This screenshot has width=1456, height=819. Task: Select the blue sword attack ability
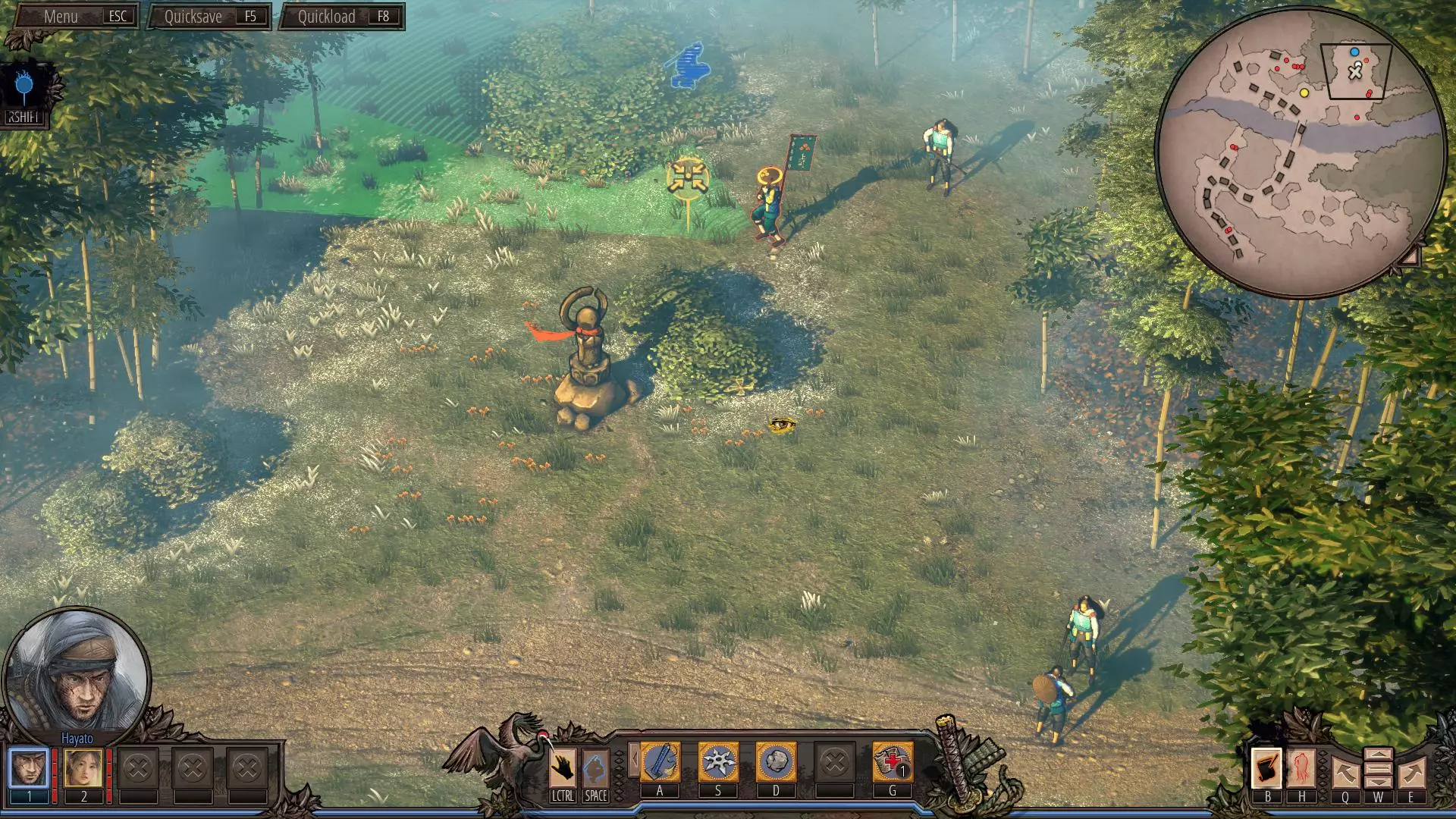pyautogui.click(x=660, y=762)
